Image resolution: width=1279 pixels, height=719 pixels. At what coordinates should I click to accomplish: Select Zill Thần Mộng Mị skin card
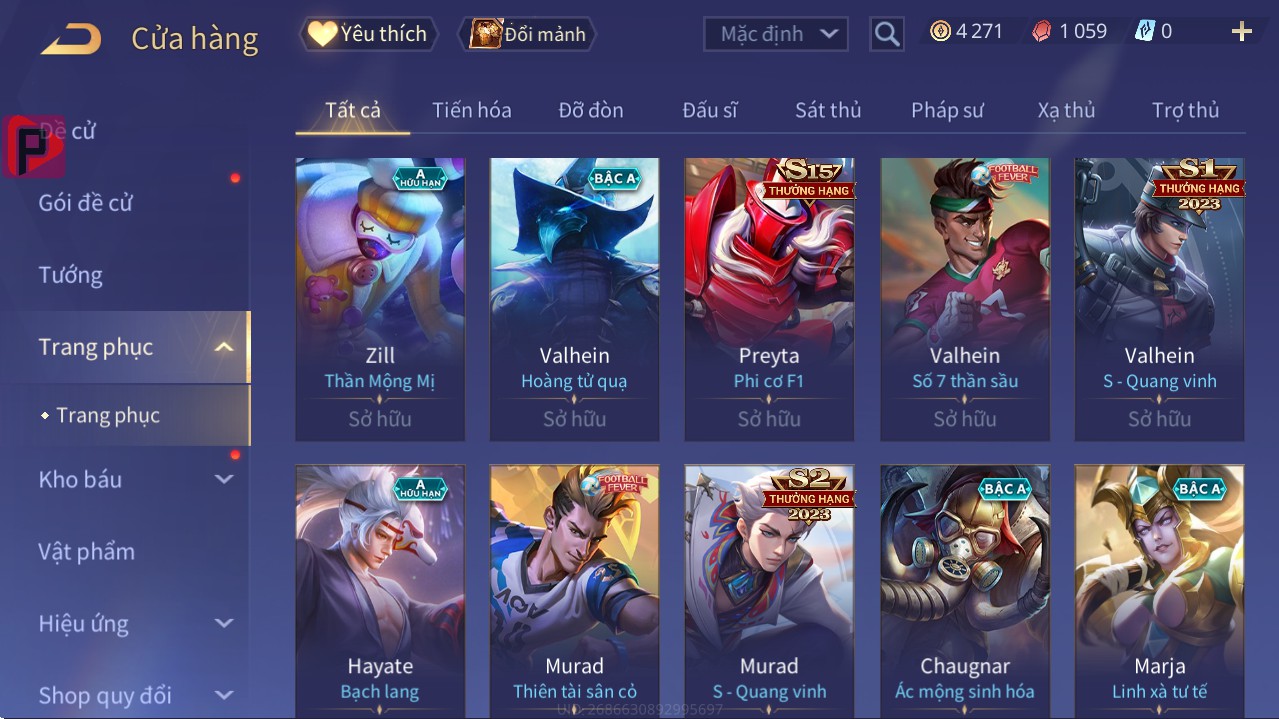tap(380, 299)
